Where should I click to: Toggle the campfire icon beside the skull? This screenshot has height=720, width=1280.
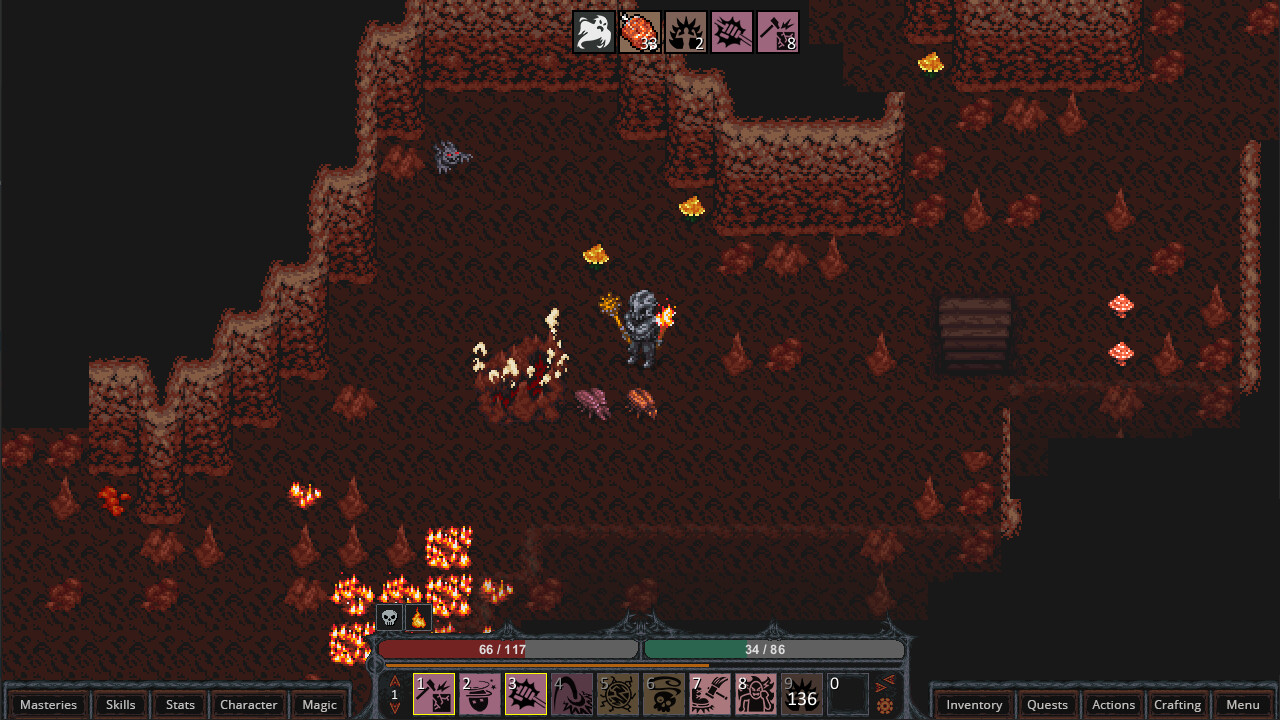coord(417,617)
